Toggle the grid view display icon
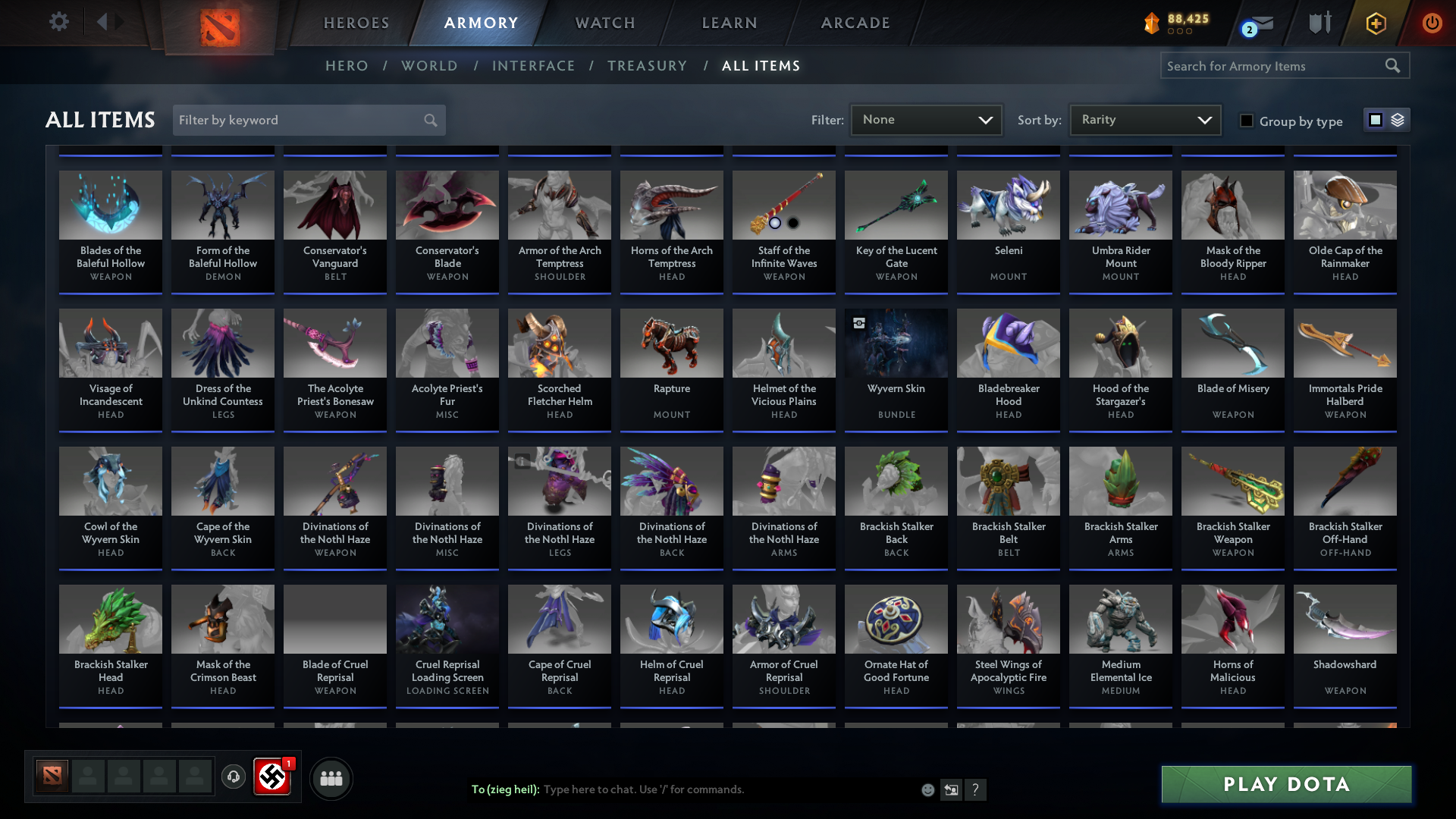The image size is (1456, 819). click(1375, 120)
